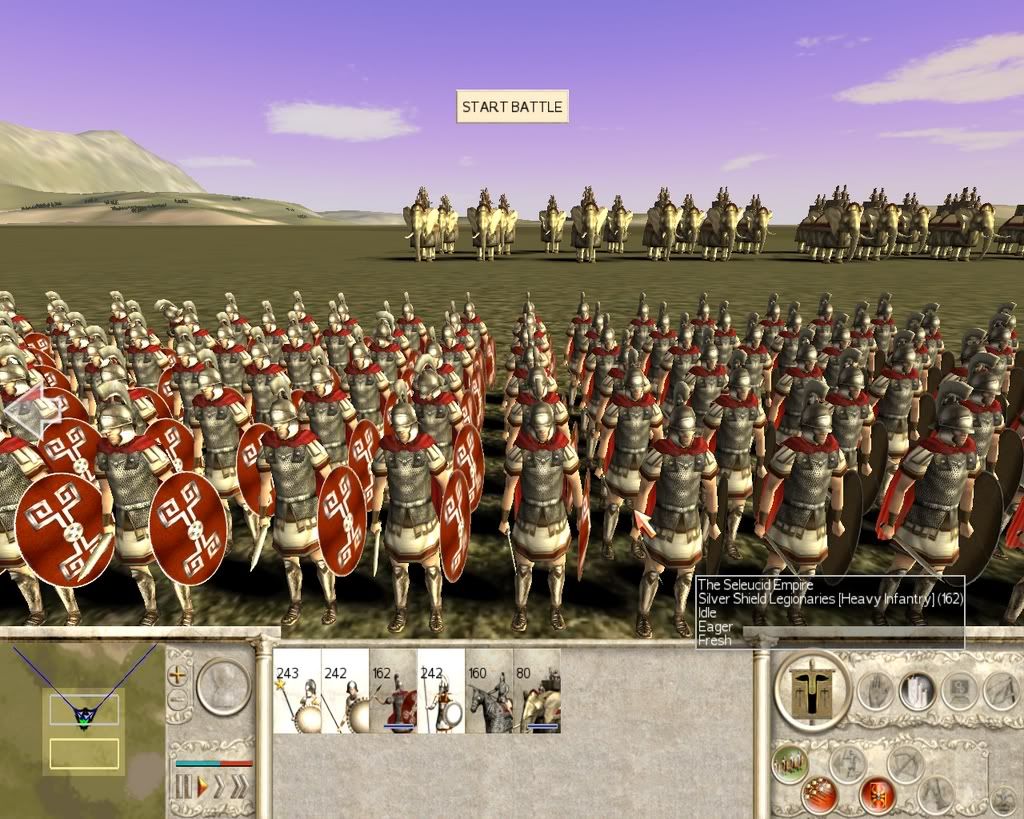Click the general's portrait medallion
The image size is (1024, 819).
[223, 685]
